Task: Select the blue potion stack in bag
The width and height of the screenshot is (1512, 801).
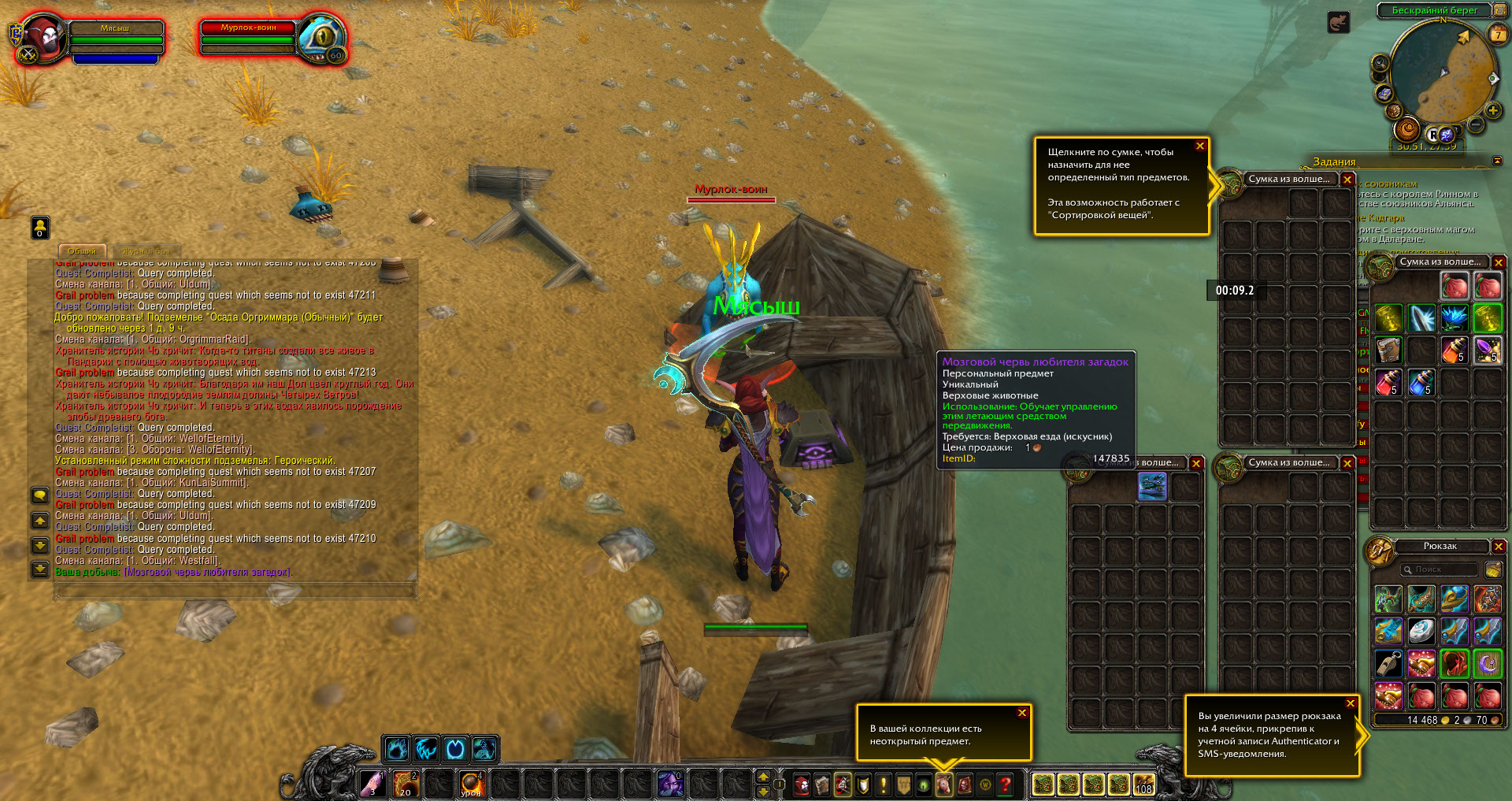Action: point(1421,383)
